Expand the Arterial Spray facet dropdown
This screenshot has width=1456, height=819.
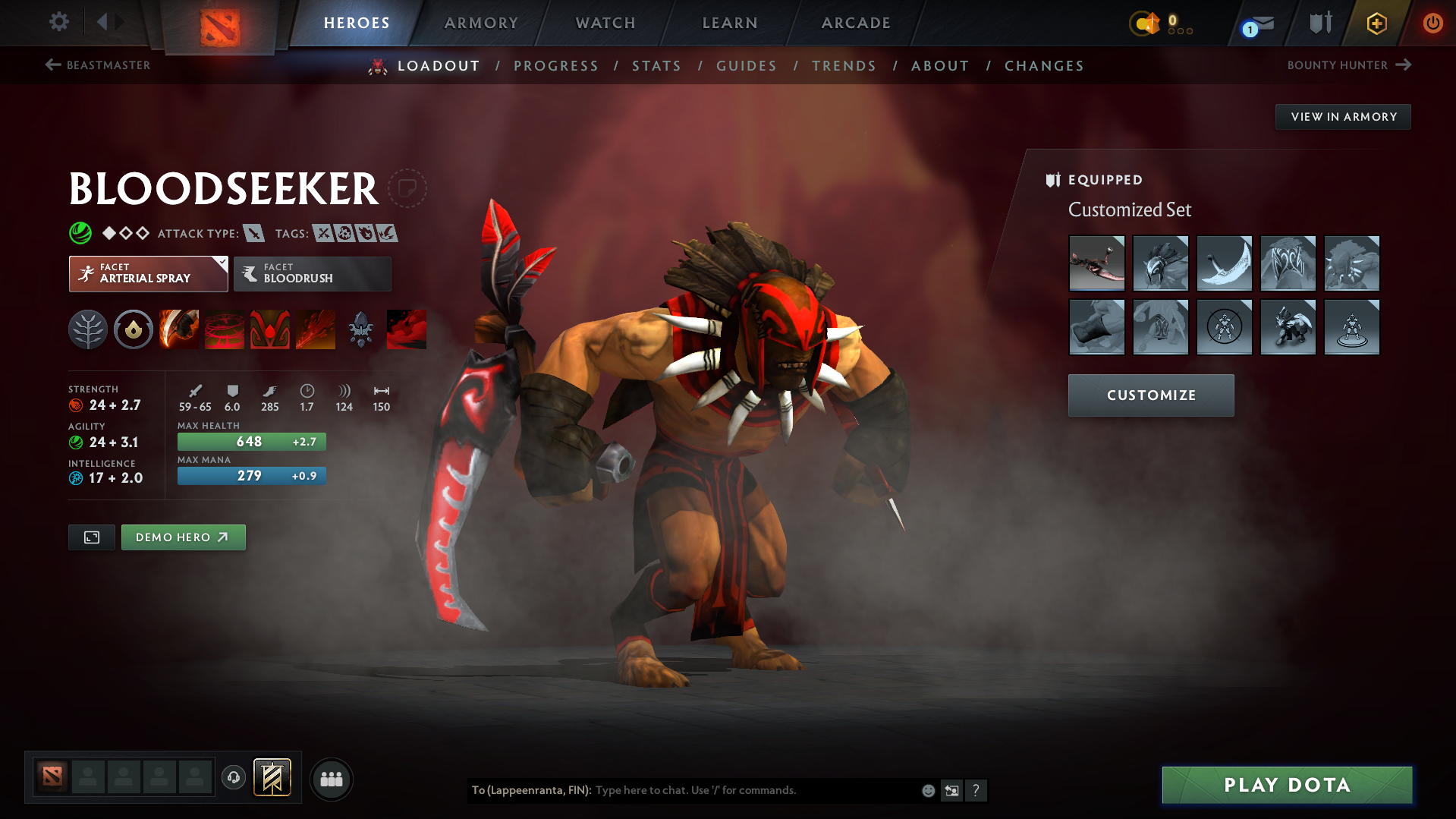pyautogui.click(x=221, y=264)
